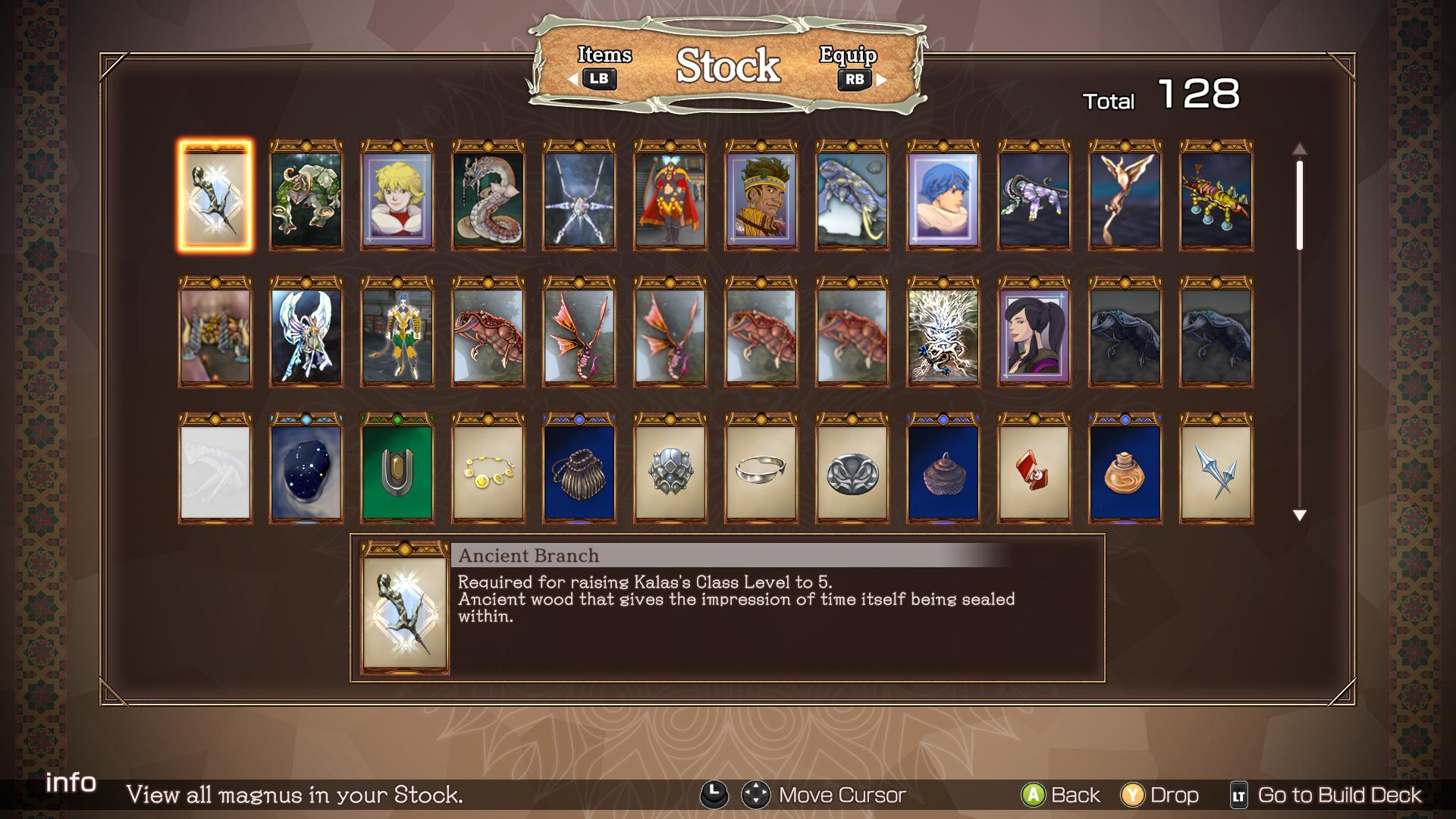1456x819 pixels.
Task: Choose the gold smiley necklace card
Action: pos(488,469)
